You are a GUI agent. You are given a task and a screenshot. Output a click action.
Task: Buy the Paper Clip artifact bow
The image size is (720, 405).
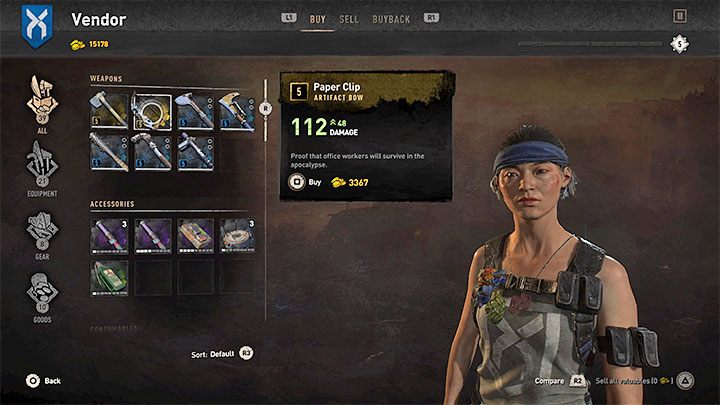pyautogui.click(x=313, y=183)
